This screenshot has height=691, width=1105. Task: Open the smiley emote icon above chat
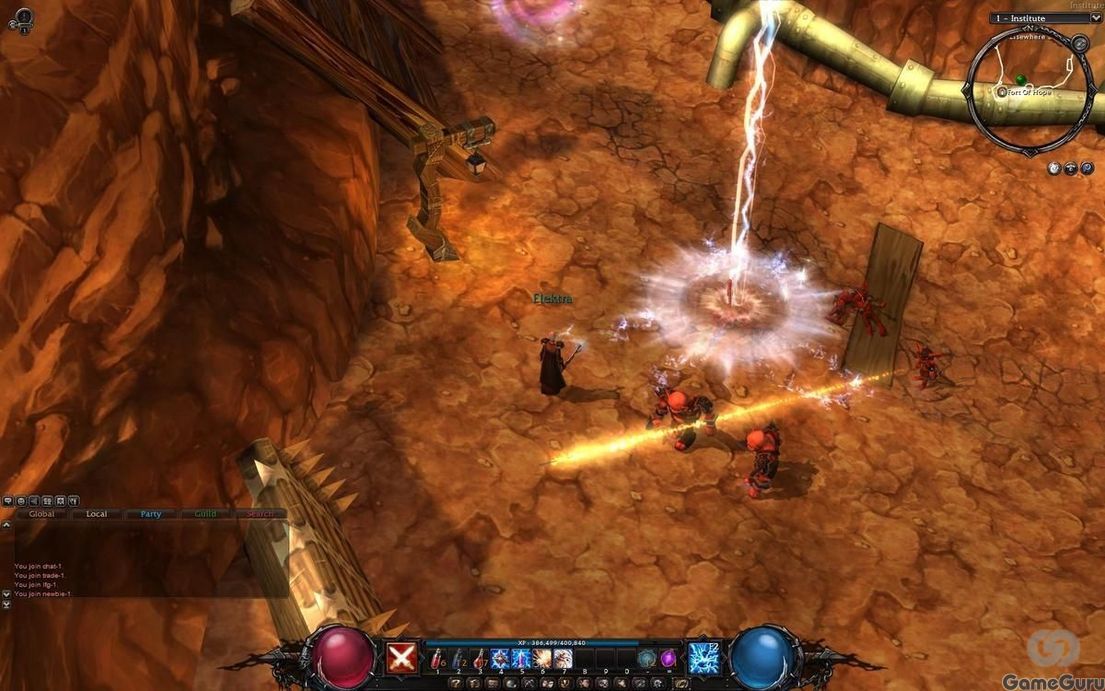20,500
